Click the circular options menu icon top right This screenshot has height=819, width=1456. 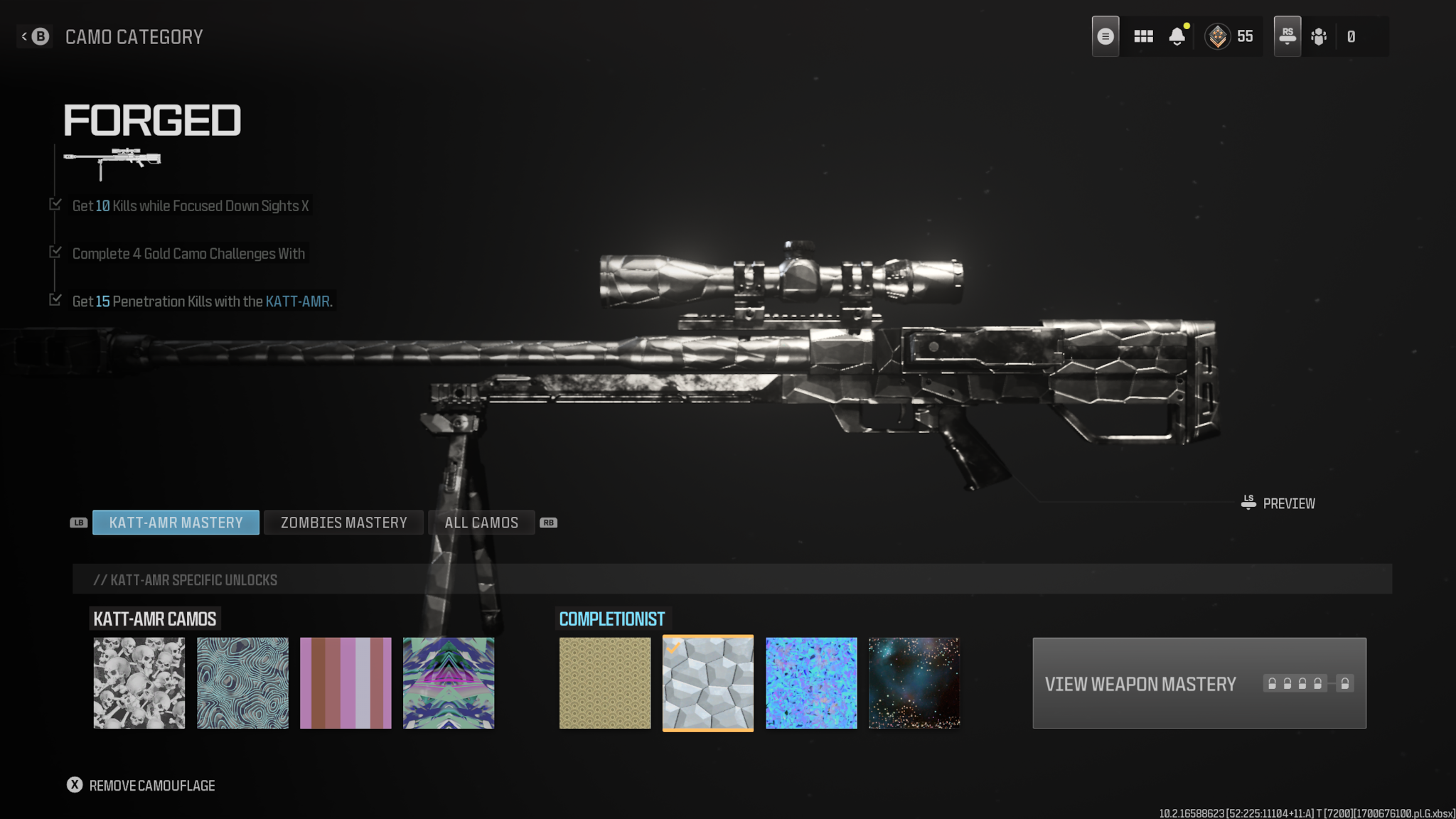pyautogui.click(x=1106, y=36)
